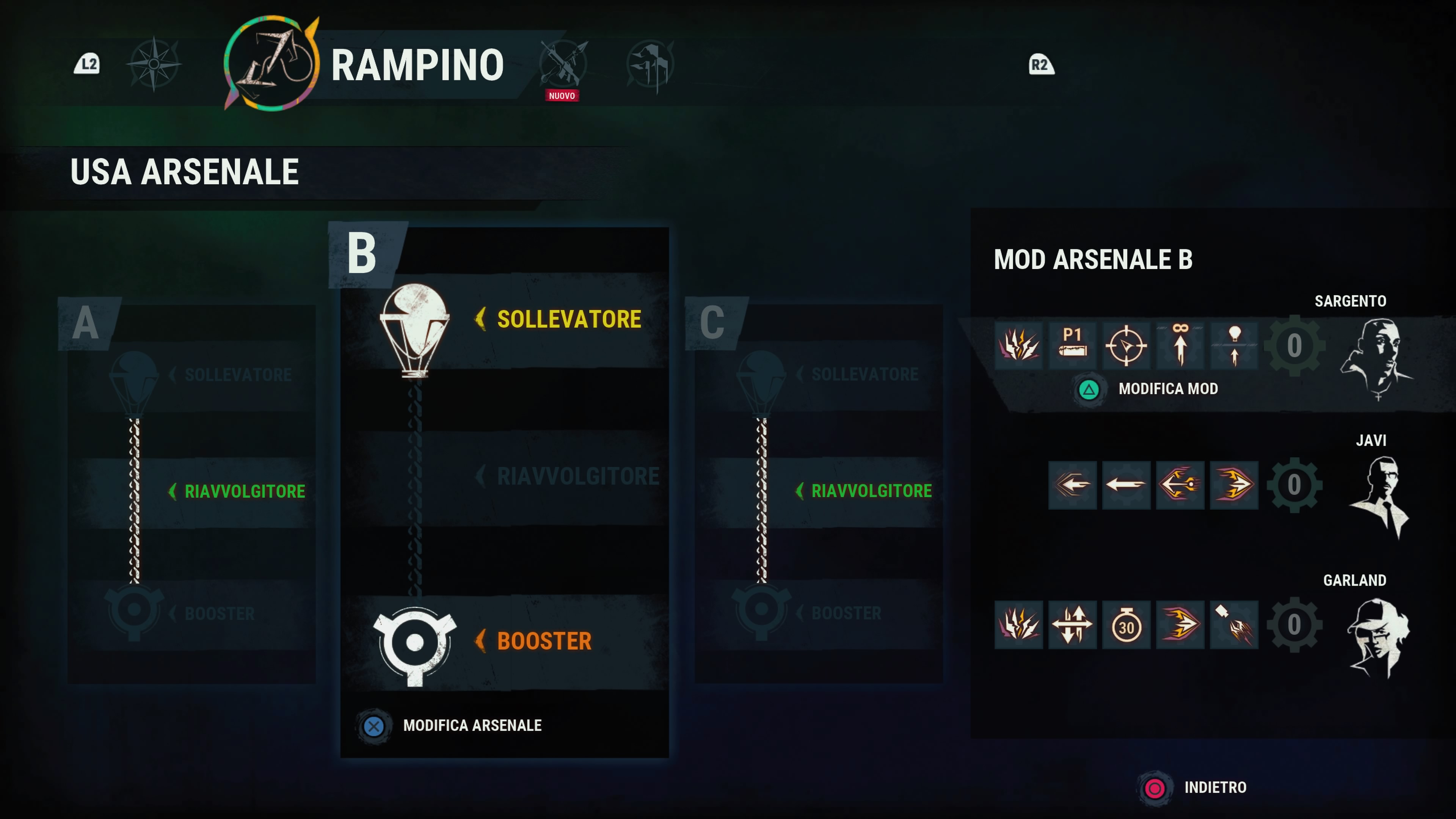The image size is (1456, 819).
Task: Select Sollevatore in loadout B
Action: pyautogui.click(x=568, y=319)
